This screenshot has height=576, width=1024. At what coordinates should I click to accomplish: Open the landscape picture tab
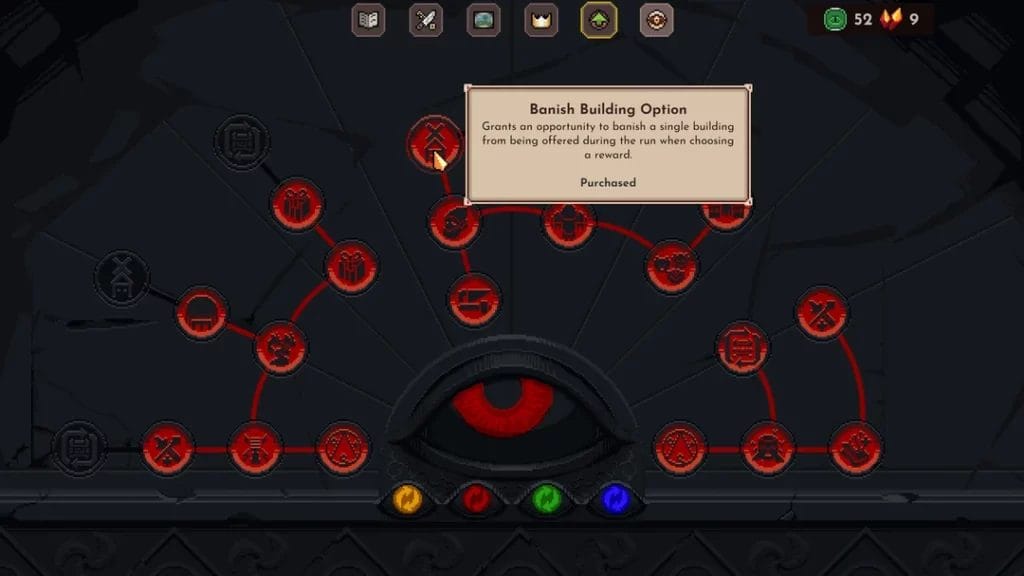click(x=484, y=20)
